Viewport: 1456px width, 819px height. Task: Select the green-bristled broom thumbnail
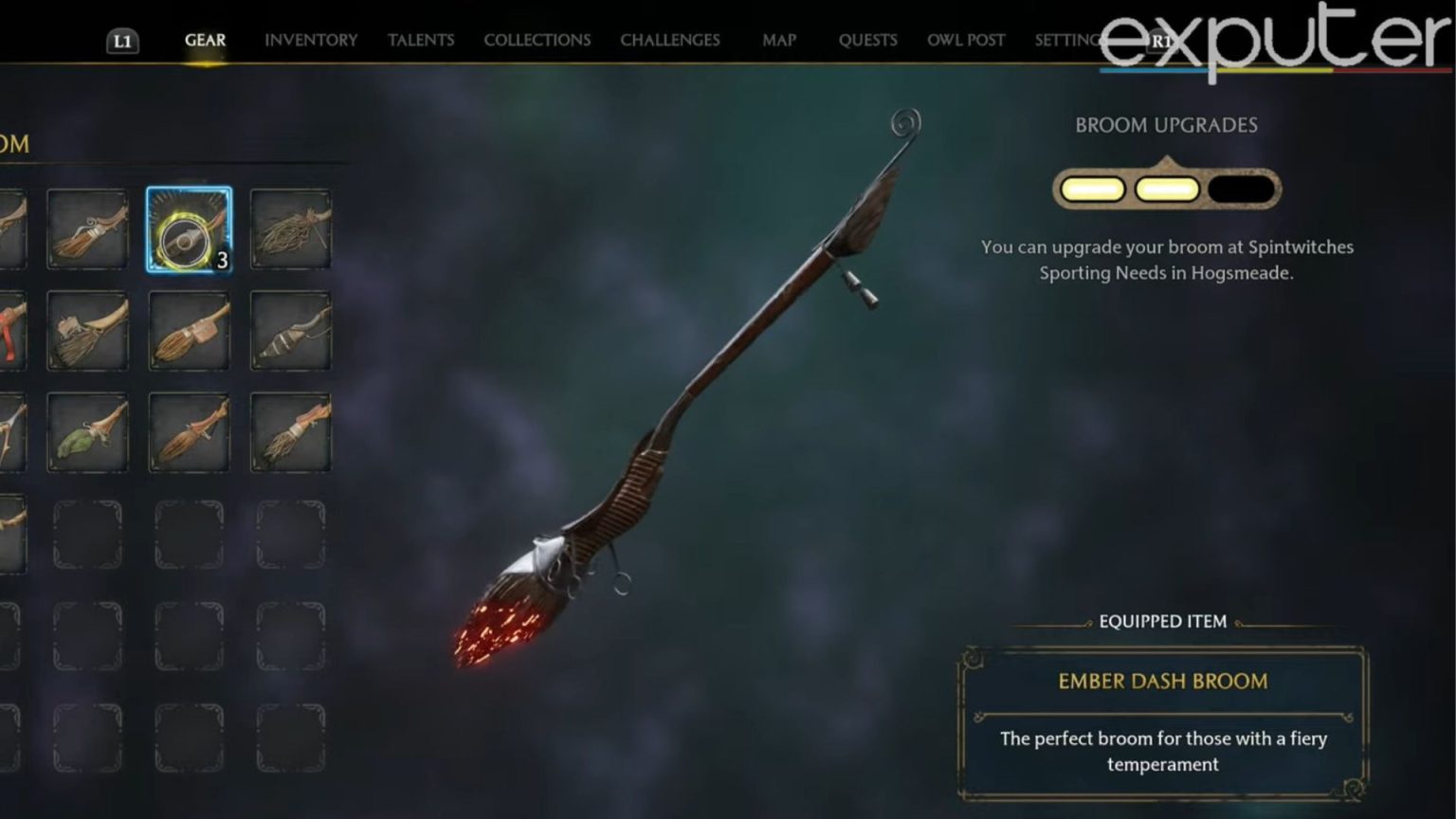pyautogui.click(x=88, y=432)
